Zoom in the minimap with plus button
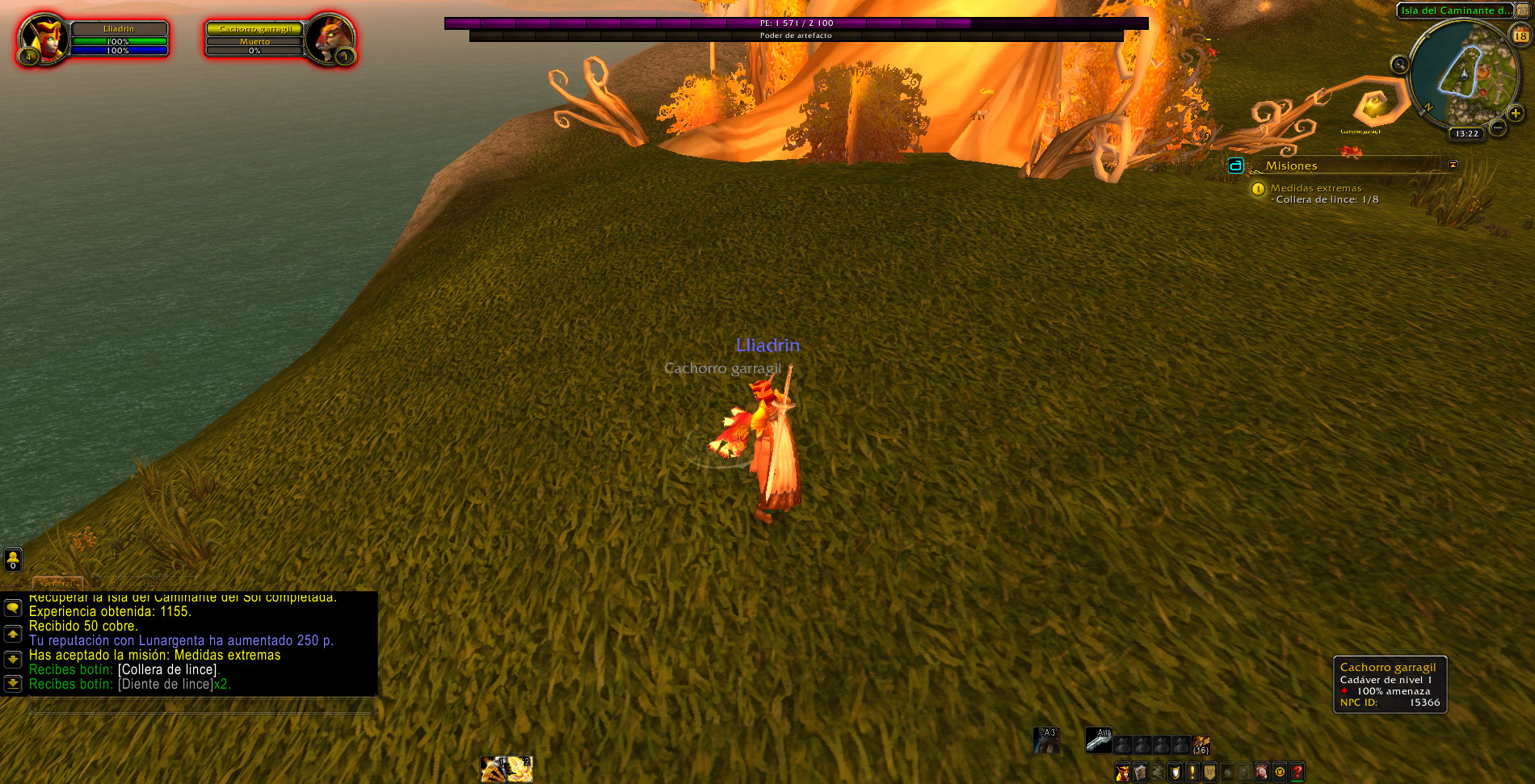Screen dimensions: 1535x784 (x=1516, y=114)
